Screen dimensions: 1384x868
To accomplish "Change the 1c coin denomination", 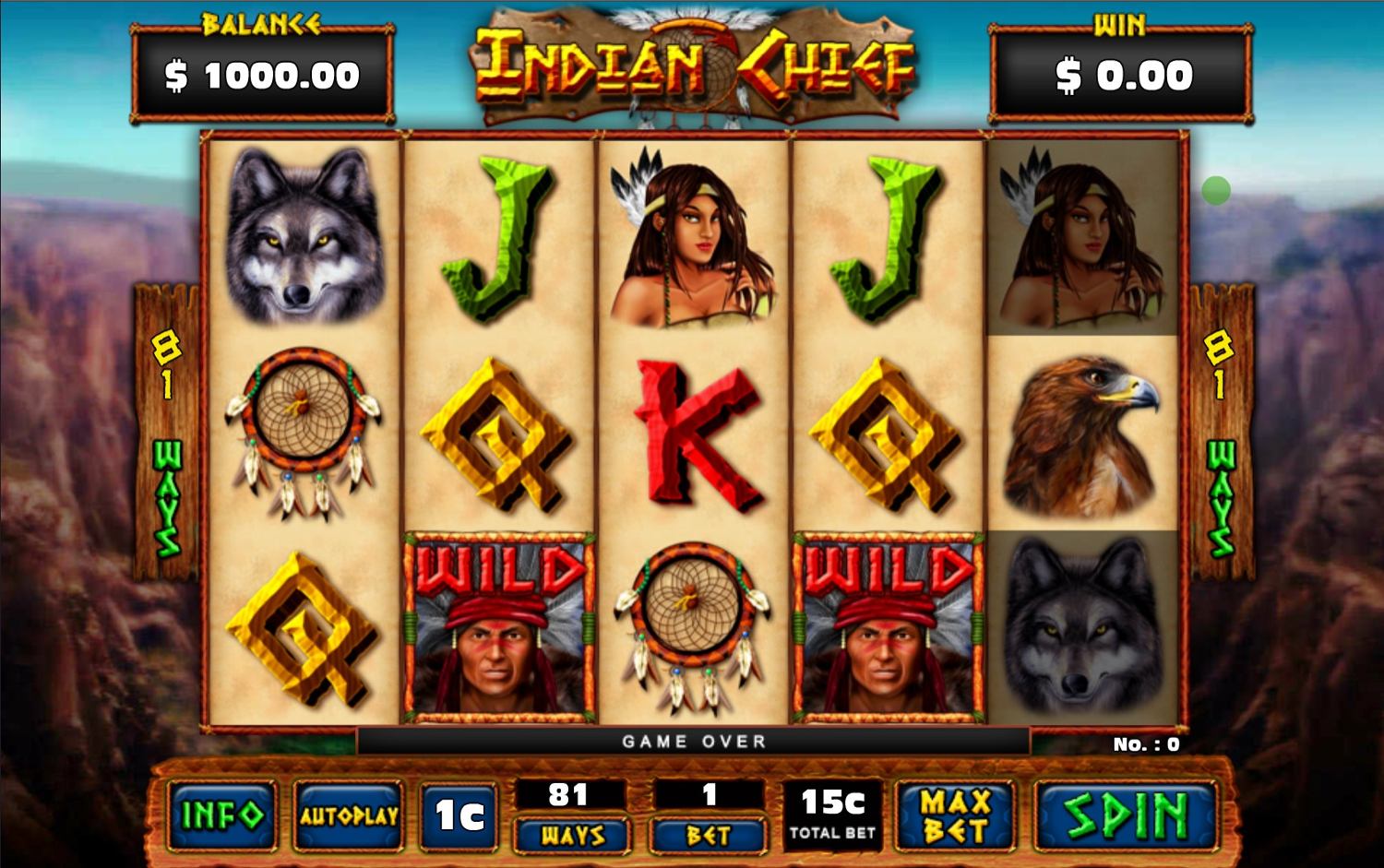I will pos(459,815).
